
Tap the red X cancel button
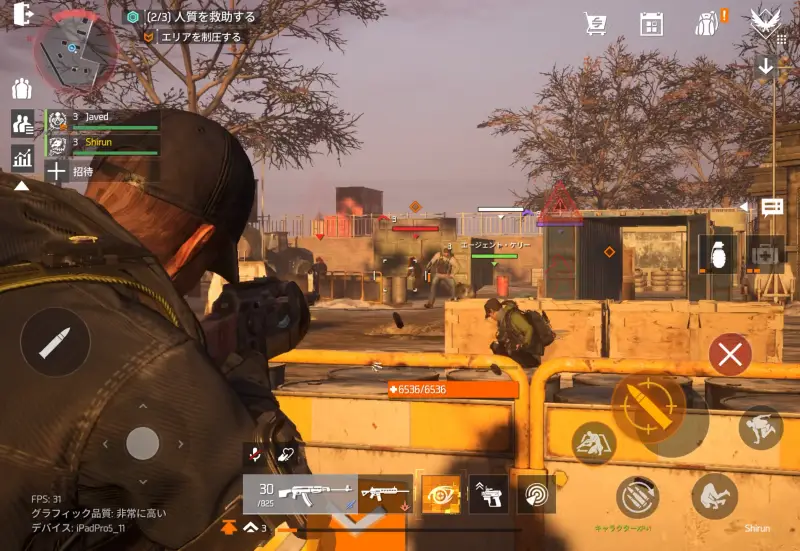click(730, 354)
